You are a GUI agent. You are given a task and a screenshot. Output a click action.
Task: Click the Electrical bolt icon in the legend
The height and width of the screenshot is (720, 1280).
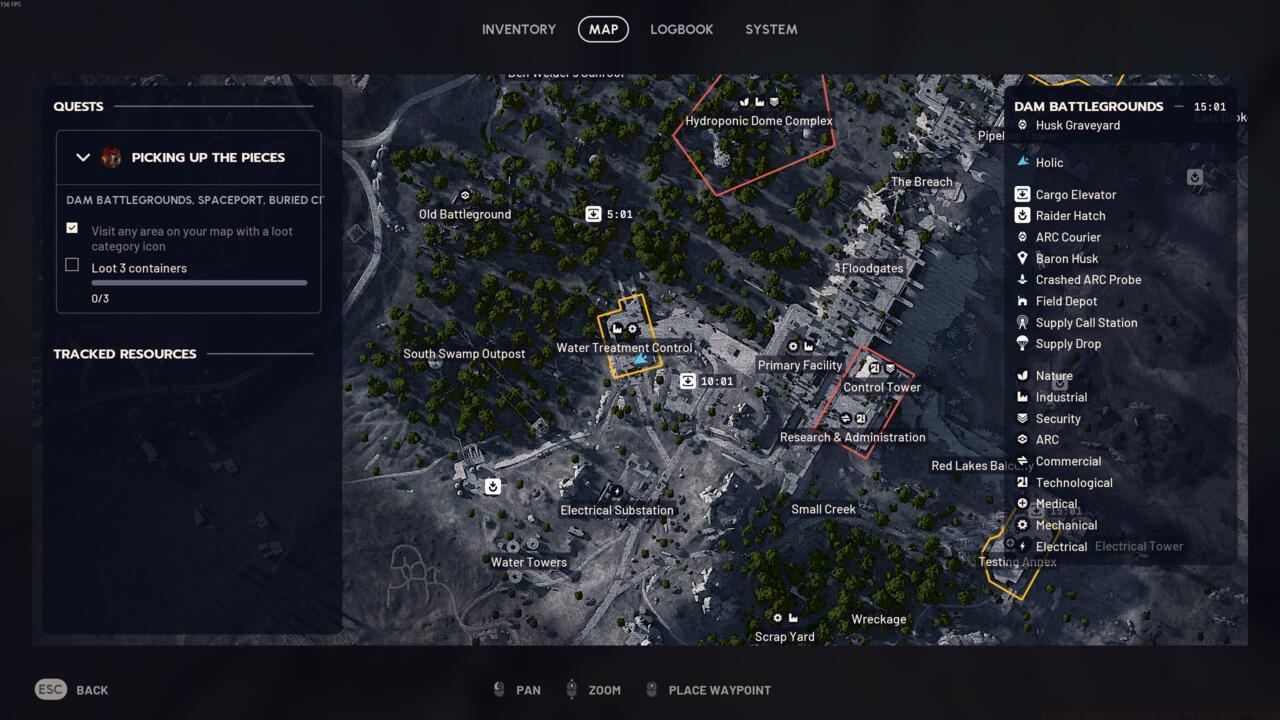click(x=1022, y=546)
